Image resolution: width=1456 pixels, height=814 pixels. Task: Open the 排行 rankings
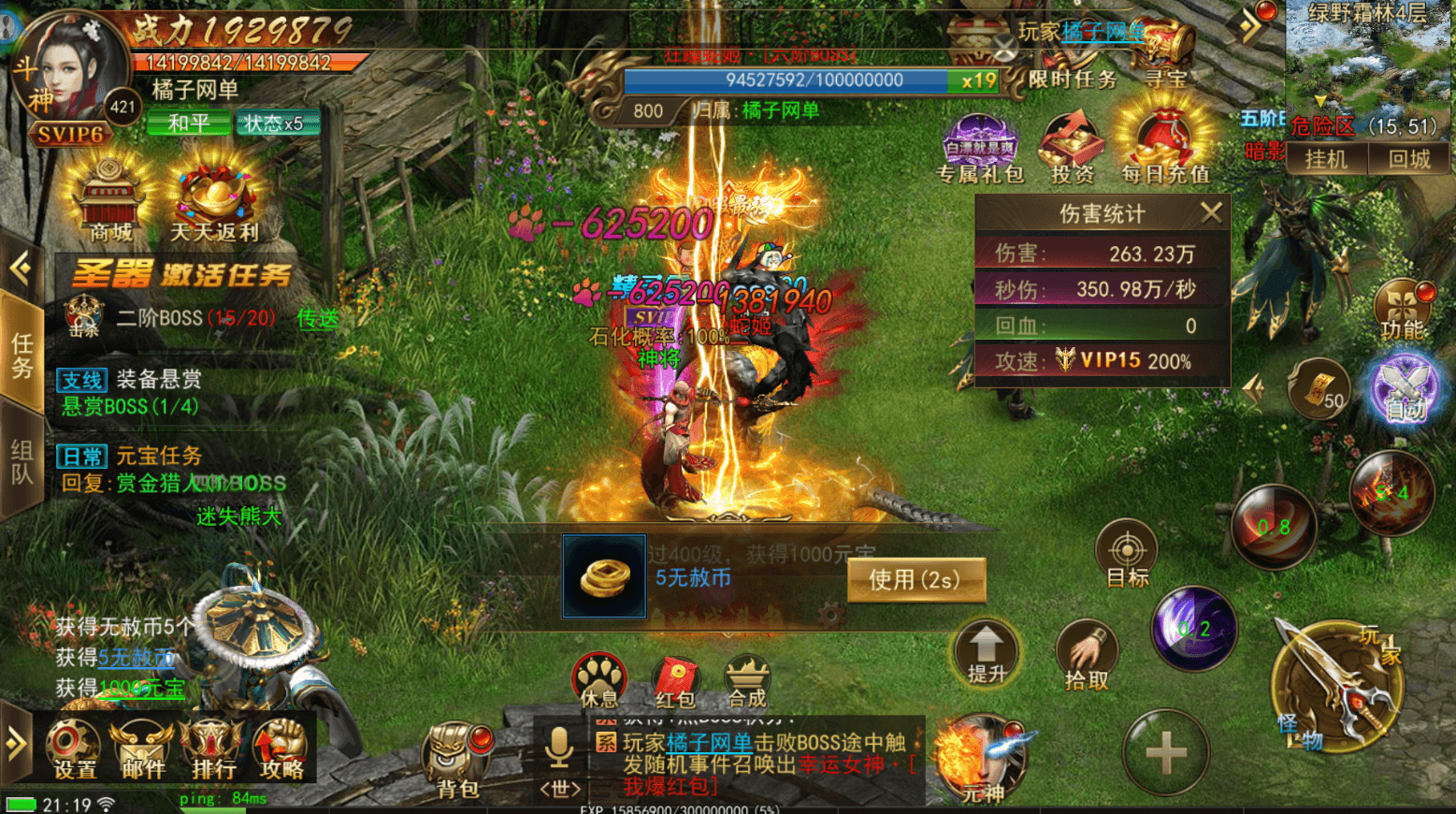(x=213, y=750)
